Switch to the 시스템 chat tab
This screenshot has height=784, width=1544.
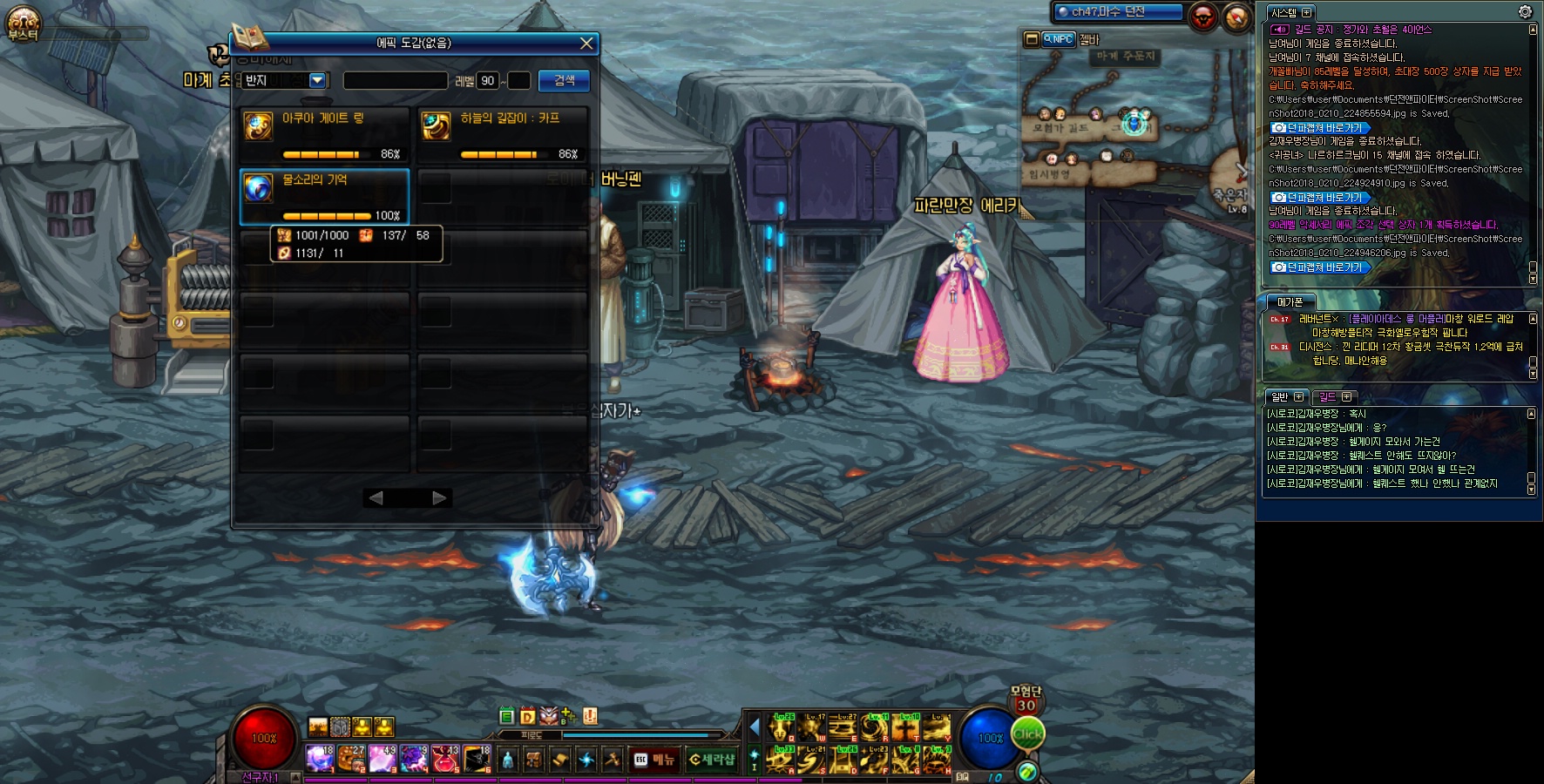pyautogui.click(x=1284, y=13)
